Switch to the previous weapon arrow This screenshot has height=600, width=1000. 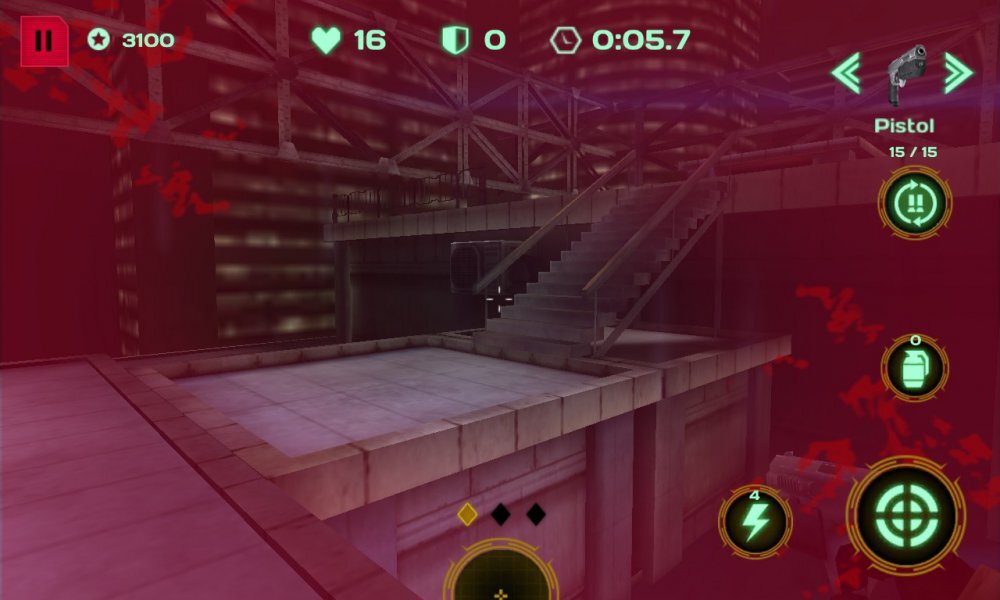coord(846,73)
